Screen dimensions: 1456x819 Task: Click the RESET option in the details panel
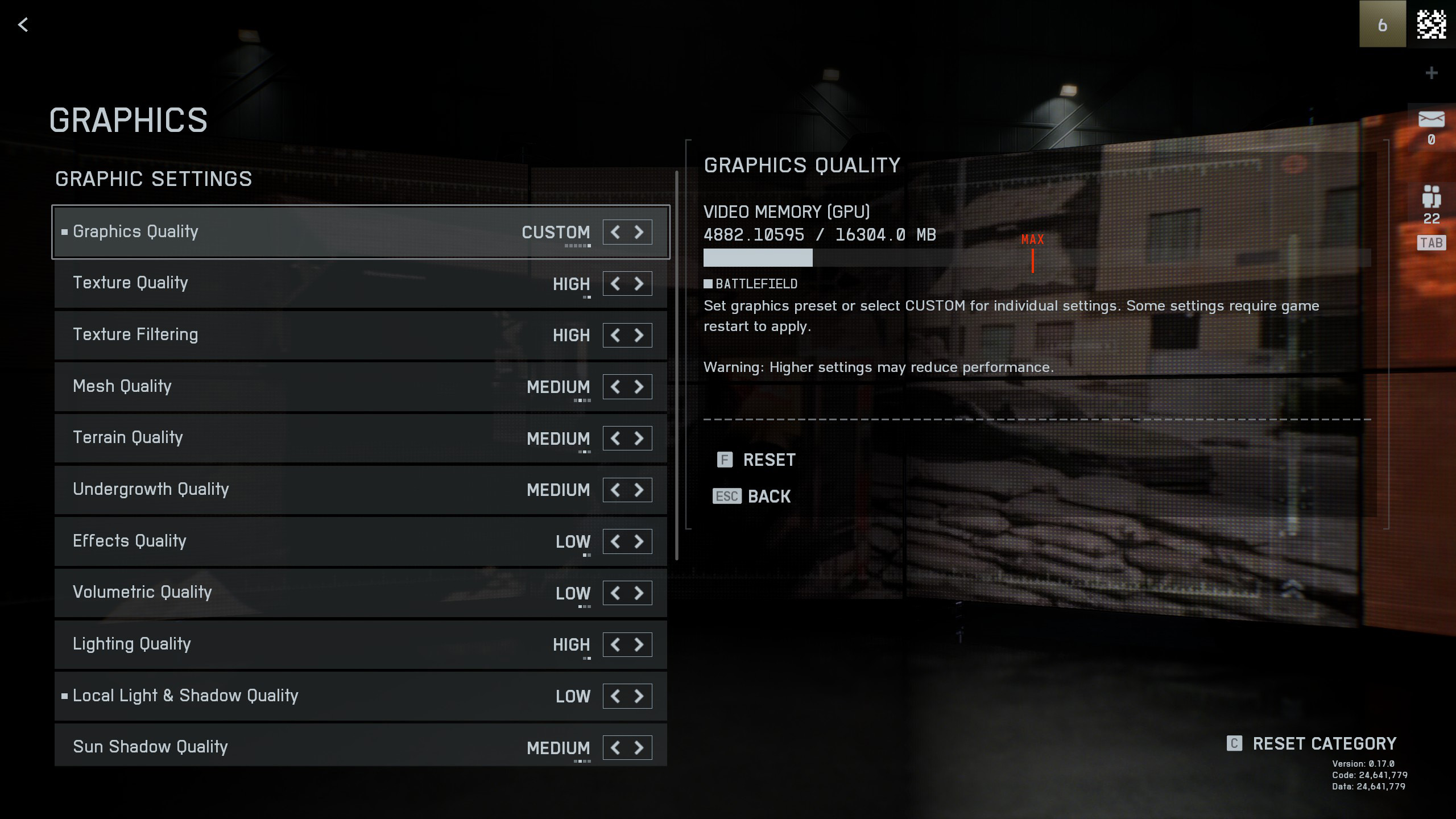point(768,460)
